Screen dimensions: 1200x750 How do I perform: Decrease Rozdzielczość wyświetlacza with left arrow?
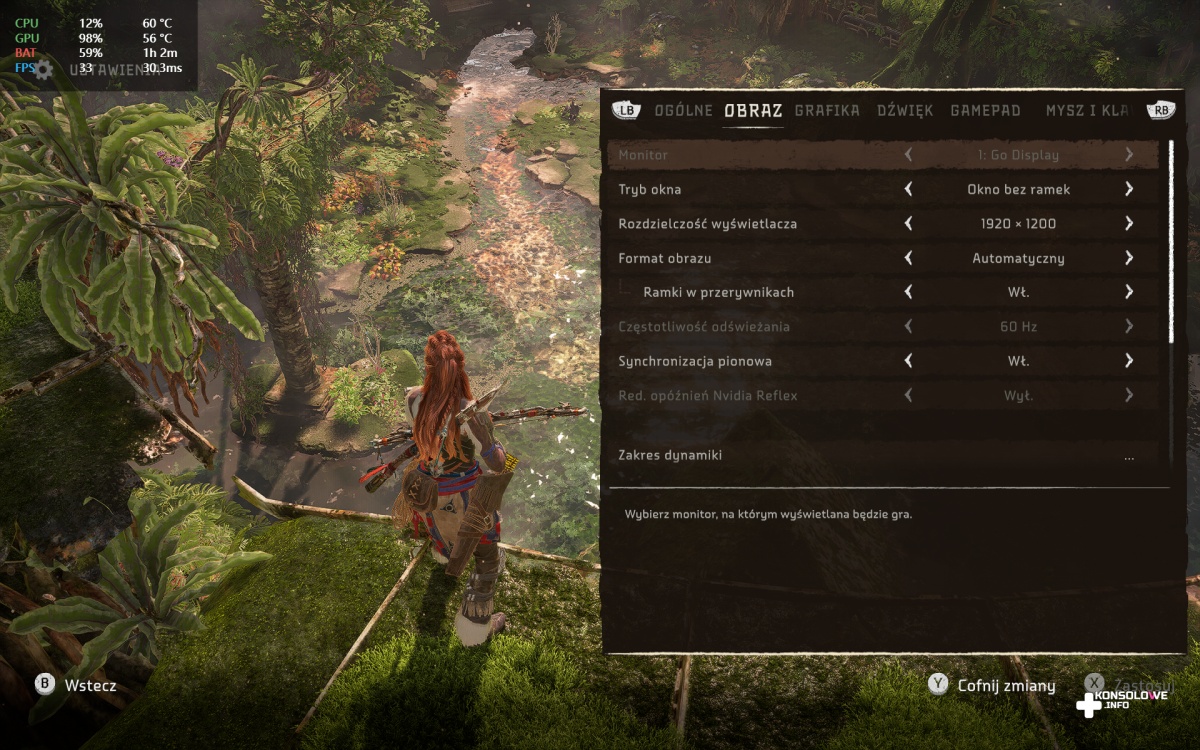coord(908,224)
